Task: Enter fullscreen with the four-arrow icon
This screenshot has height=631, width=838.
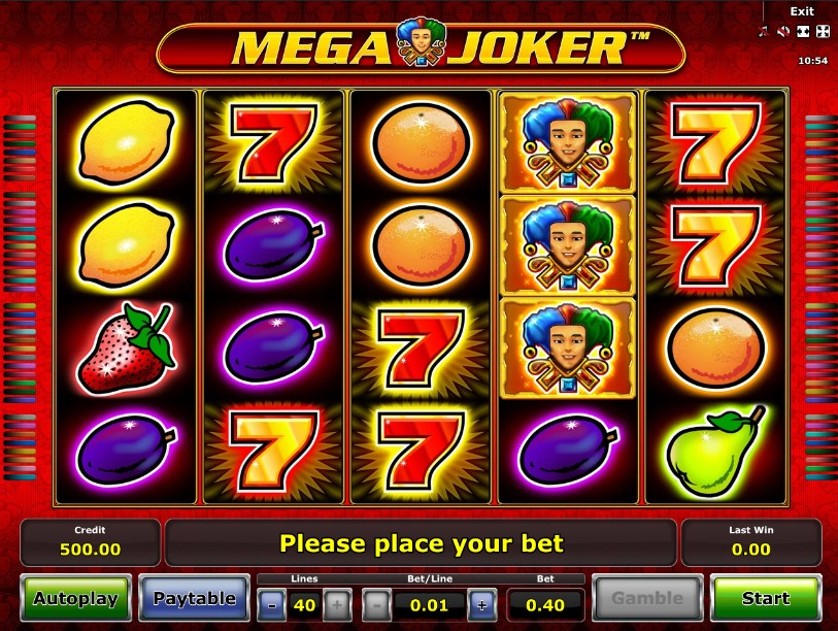Action: [821, 31]
